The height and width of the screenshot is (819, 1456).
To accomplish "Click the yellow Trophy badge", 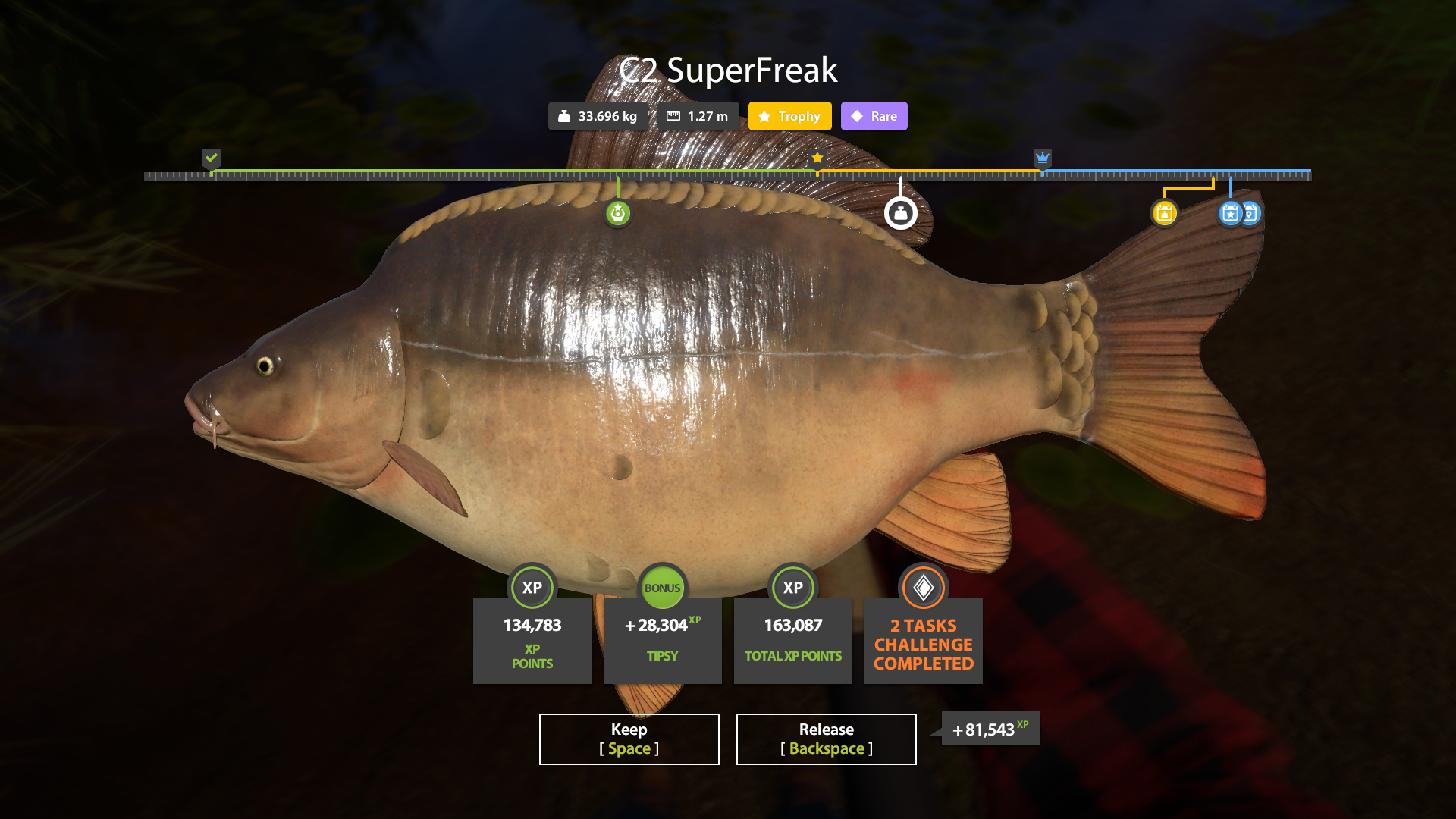I will coord(789,116).
